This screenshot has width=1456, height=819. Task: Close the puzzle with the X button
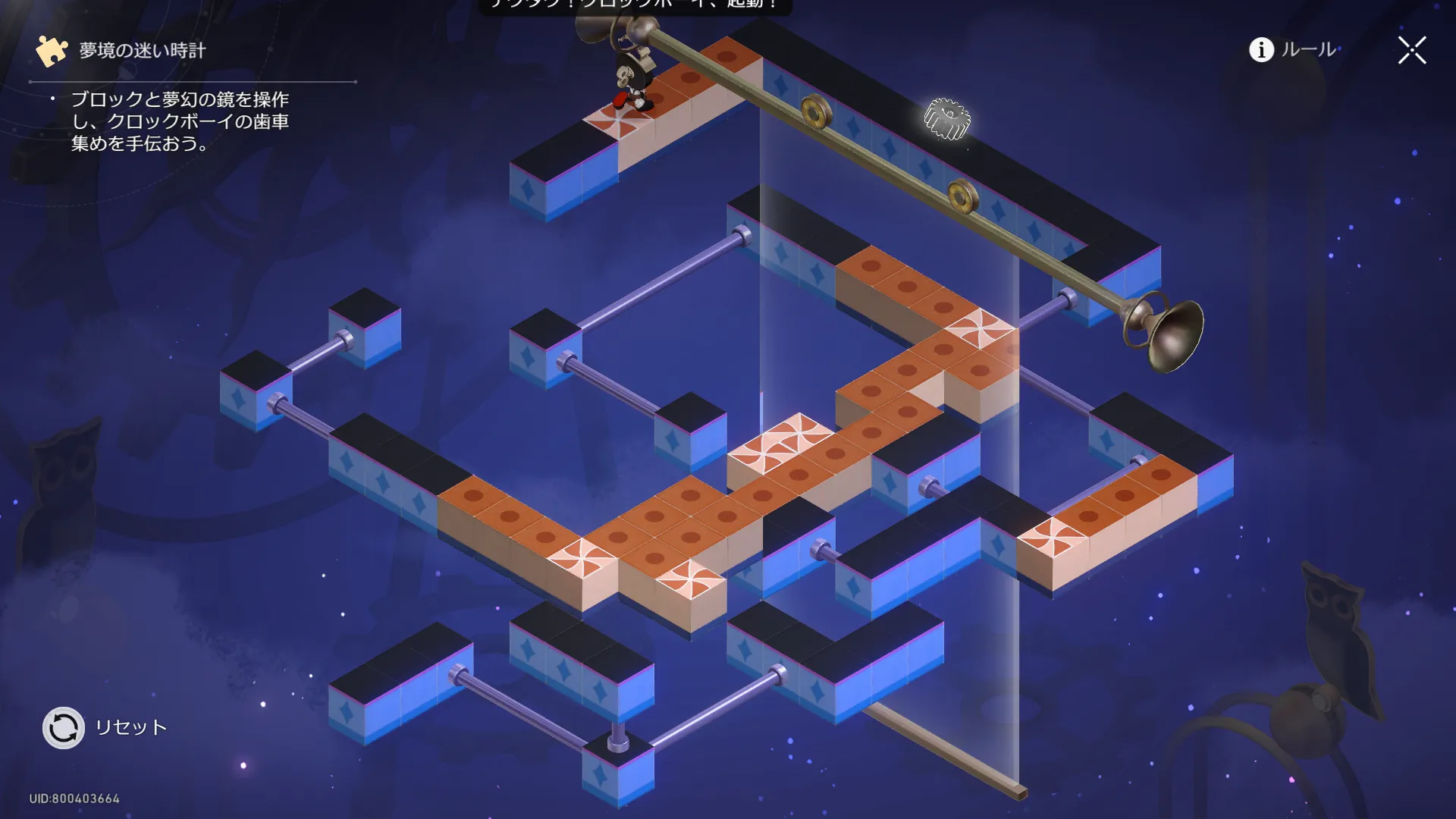1412,51
